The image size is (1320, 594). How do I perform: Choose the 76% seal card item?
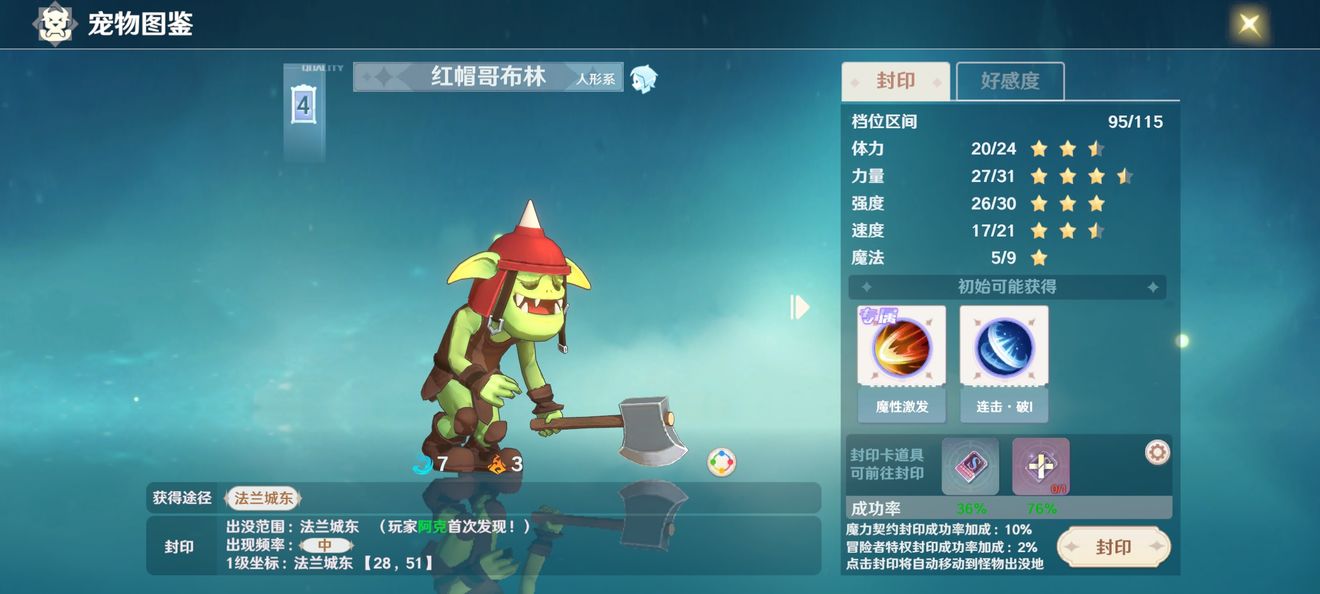pos(1040,466)
